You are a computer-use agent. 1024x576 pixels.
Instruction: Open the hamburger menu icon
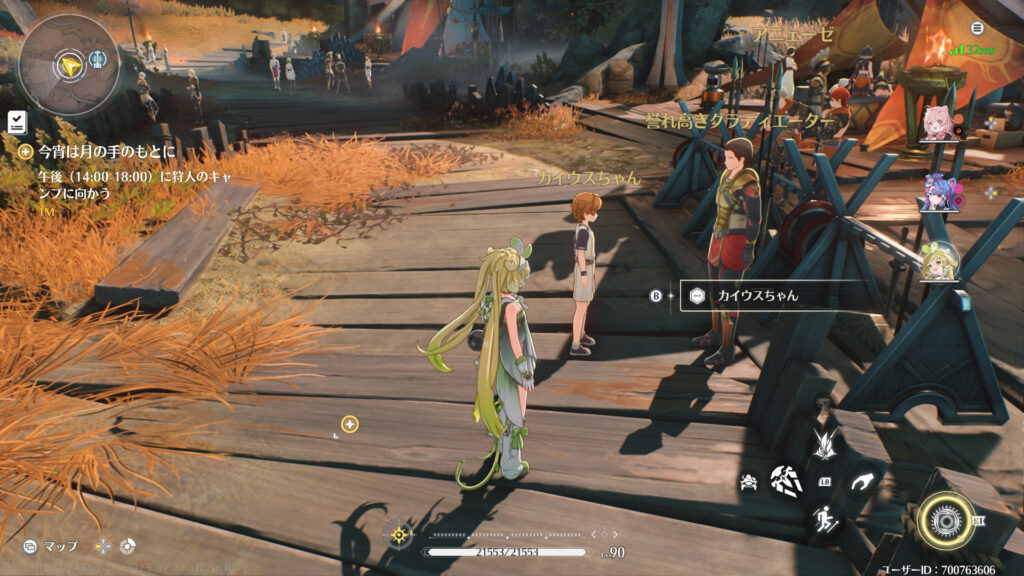pyautogui.click(x=977, y=28)
